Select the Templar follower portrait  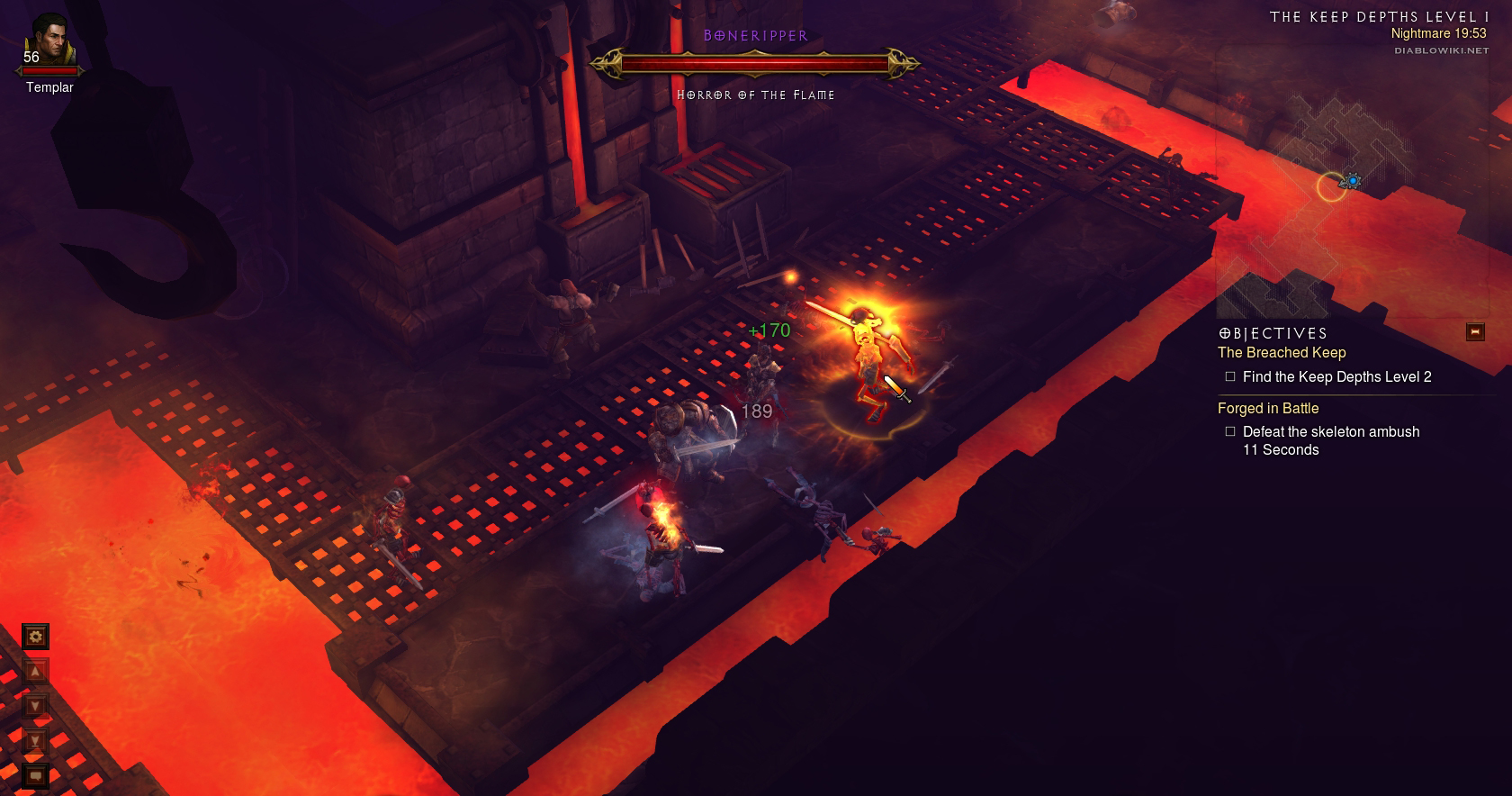click(x=49, y=41)
